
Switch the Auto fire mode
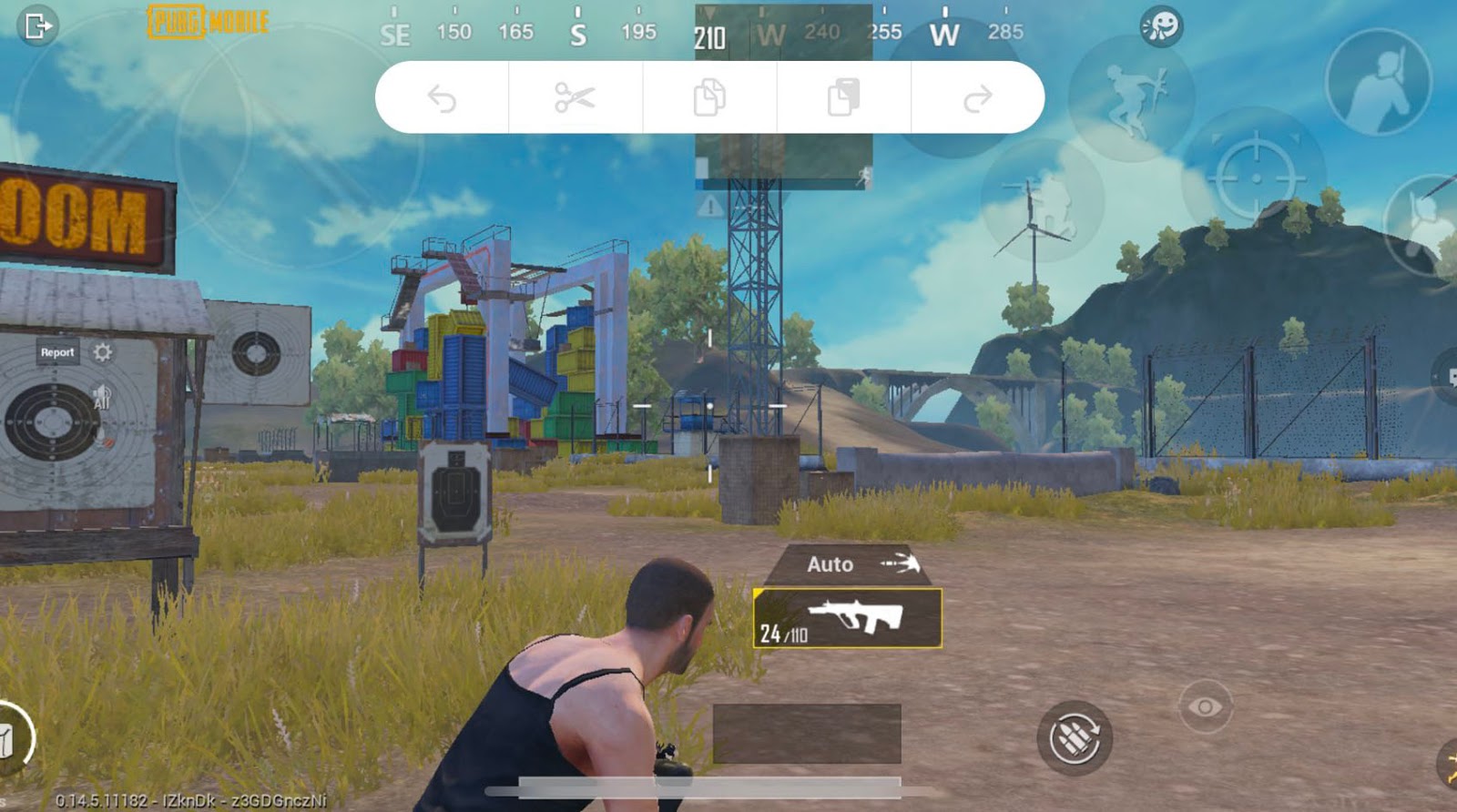[829, 564]
